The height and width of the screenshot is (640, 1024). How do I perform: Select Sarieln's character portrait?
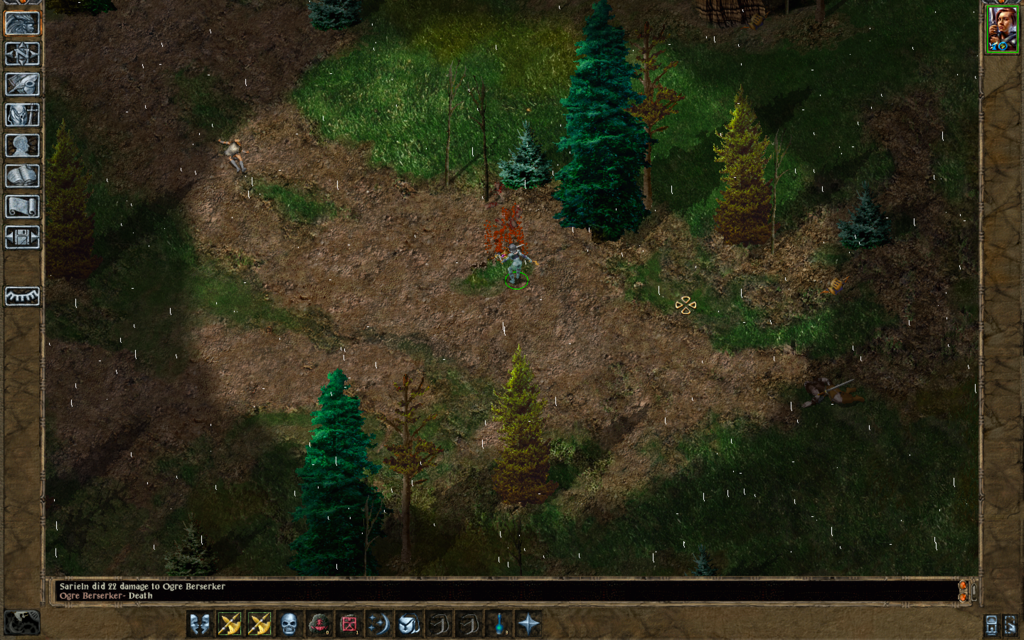[x=1001, y=29]
